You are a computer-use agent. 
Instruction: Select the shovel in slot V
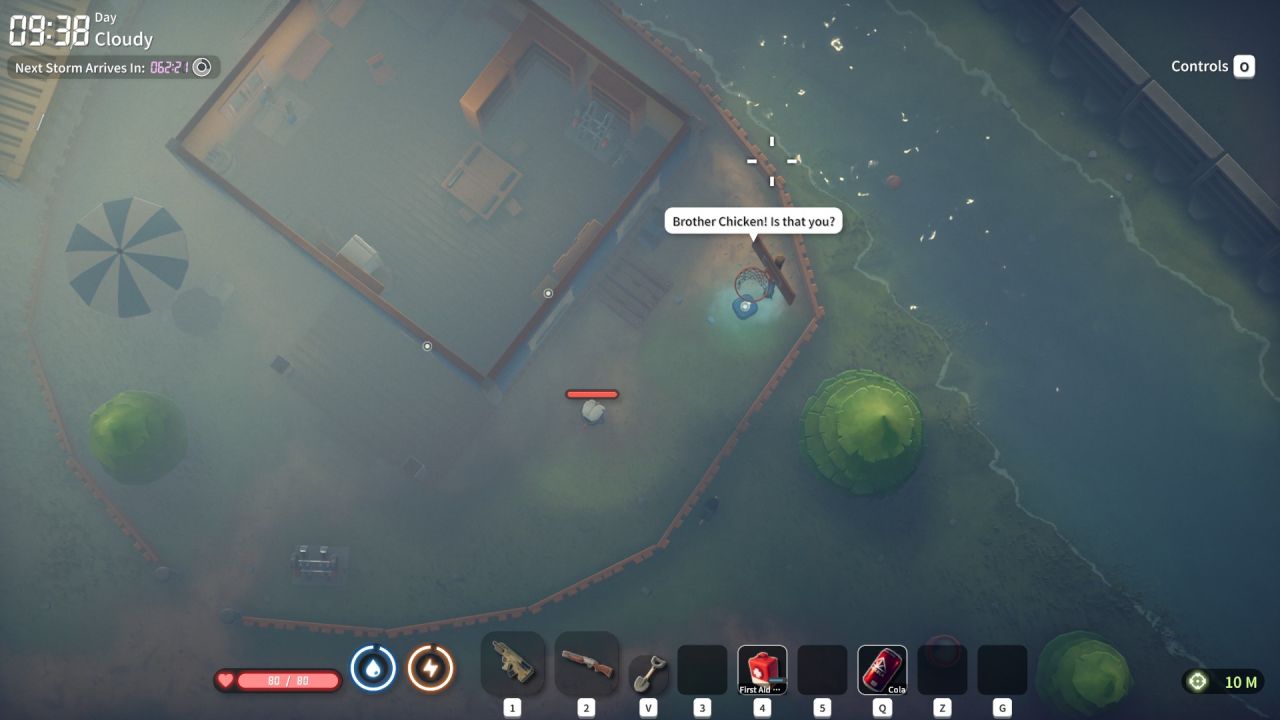(x=647, y=667)
